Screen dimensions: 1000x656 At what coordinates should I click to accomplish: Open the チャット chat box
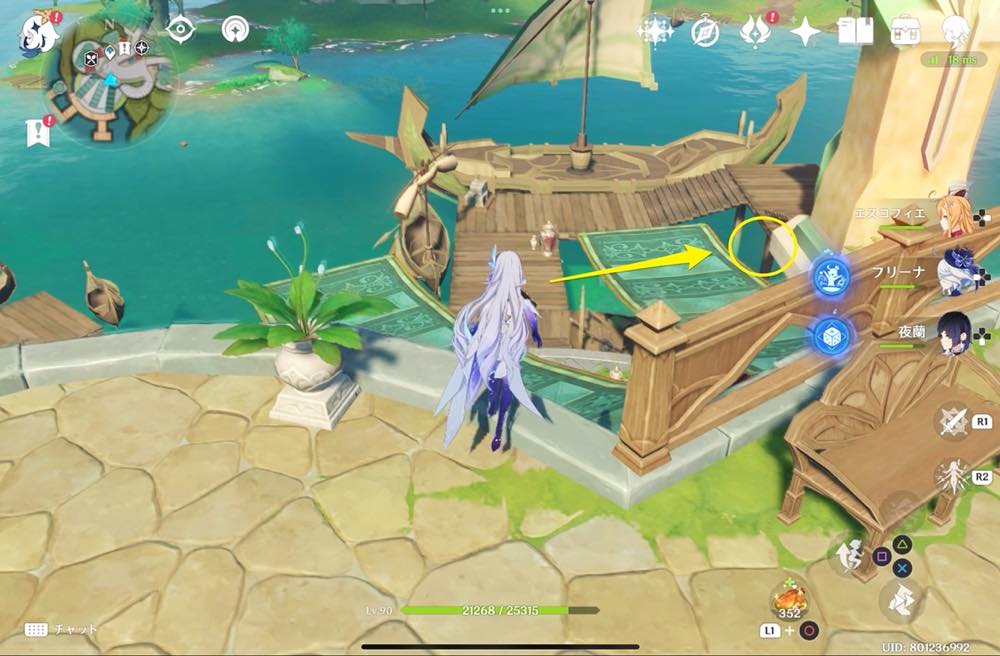62,629
